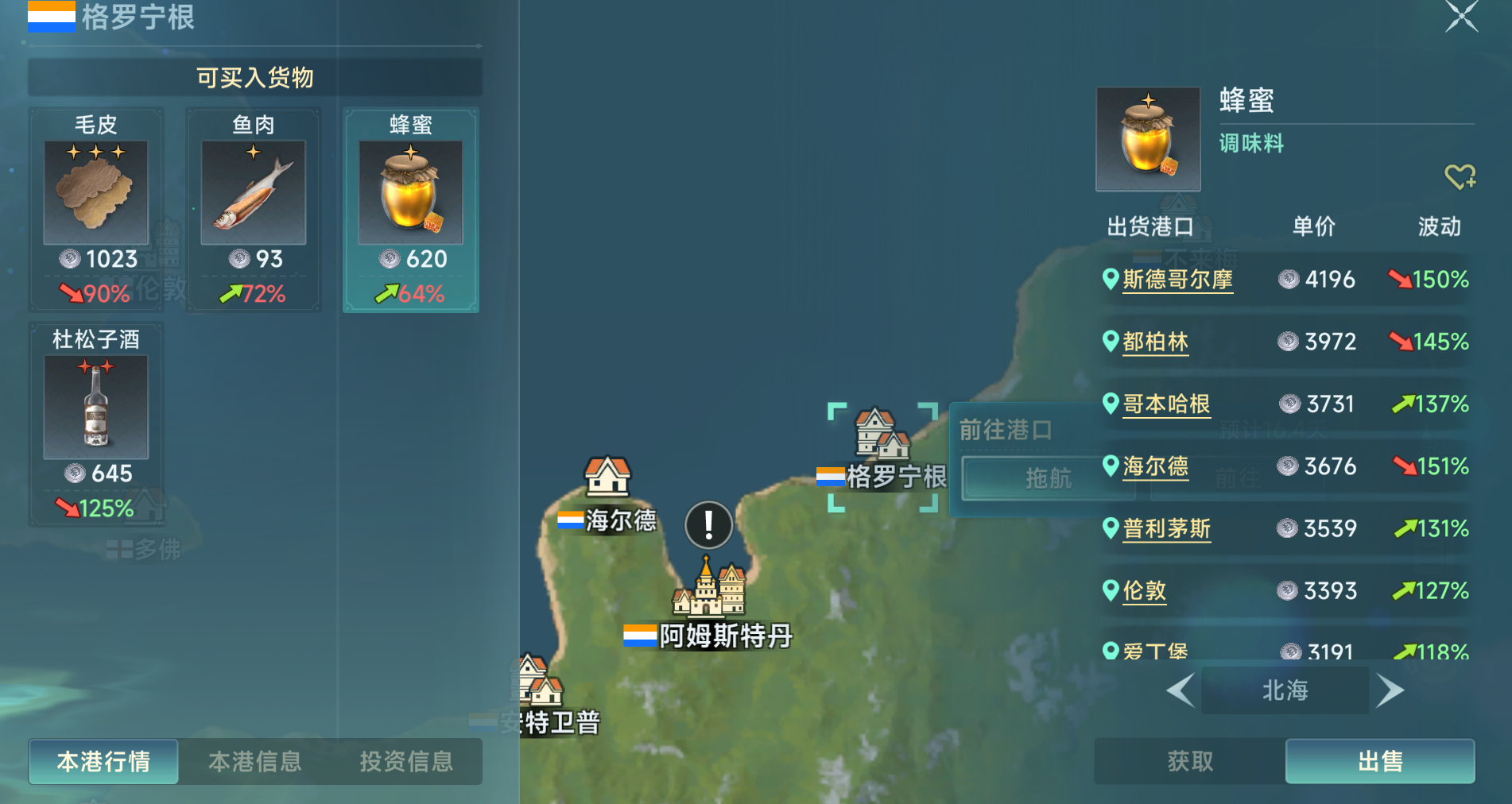Add 蜂蜜 to favorites with heart icon
The image size is (1512, 804).
pyautogui.click(x=1460, y=176)
